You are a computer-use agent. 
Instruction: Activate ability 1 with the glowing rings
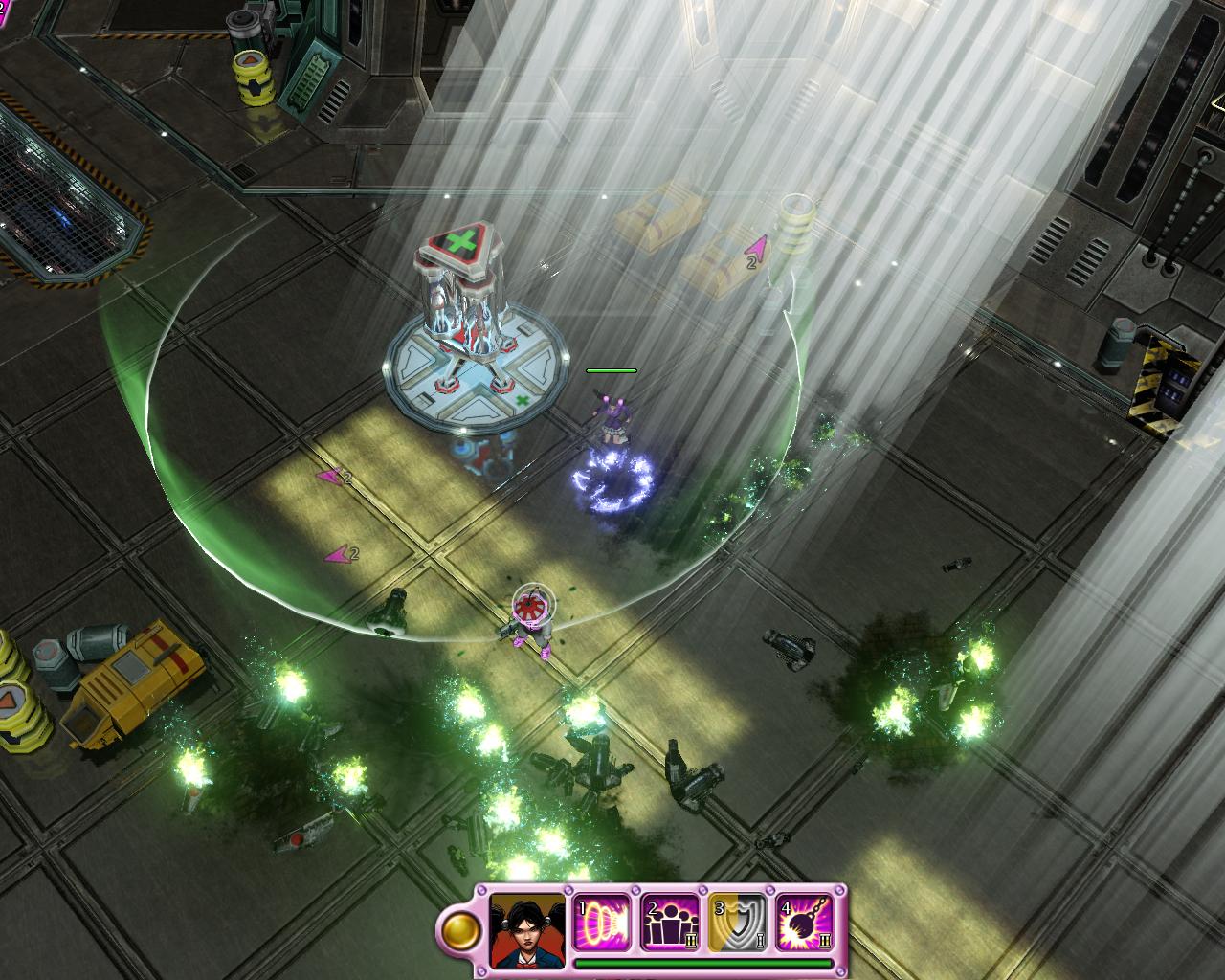click(603, 922)
